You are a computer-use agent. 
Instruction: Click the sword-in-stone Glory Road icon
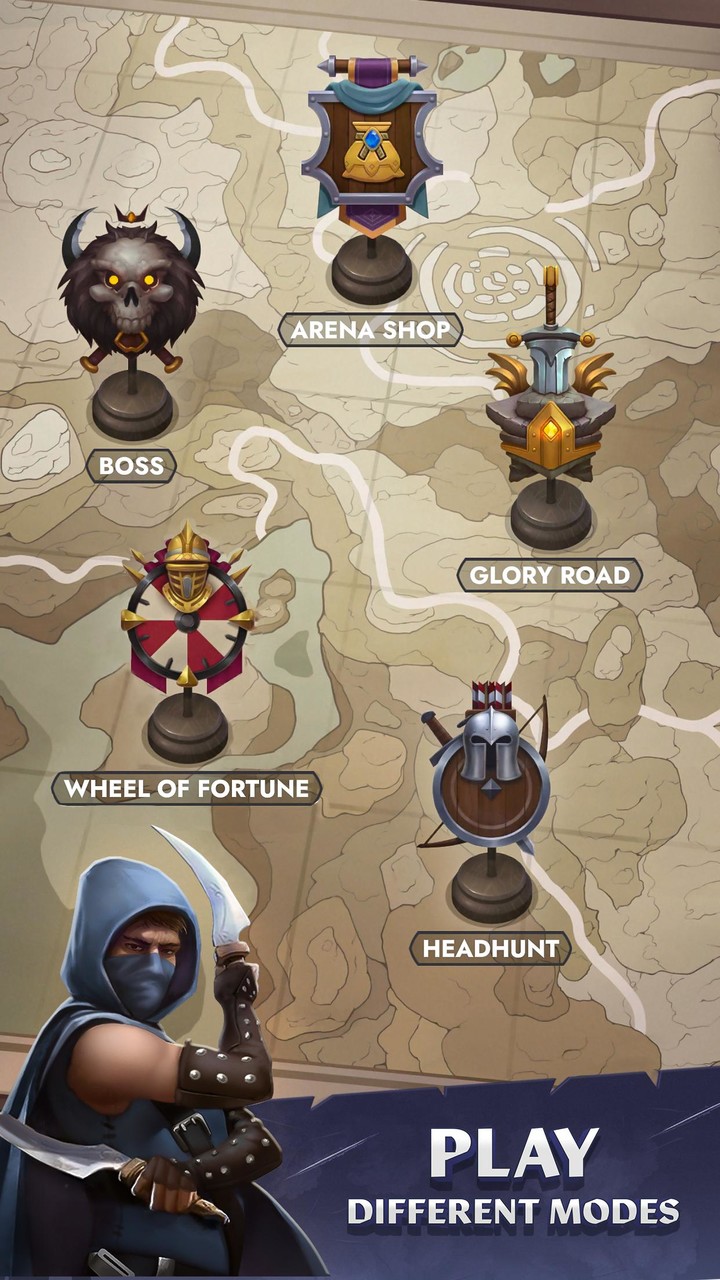tap(549, 400)
